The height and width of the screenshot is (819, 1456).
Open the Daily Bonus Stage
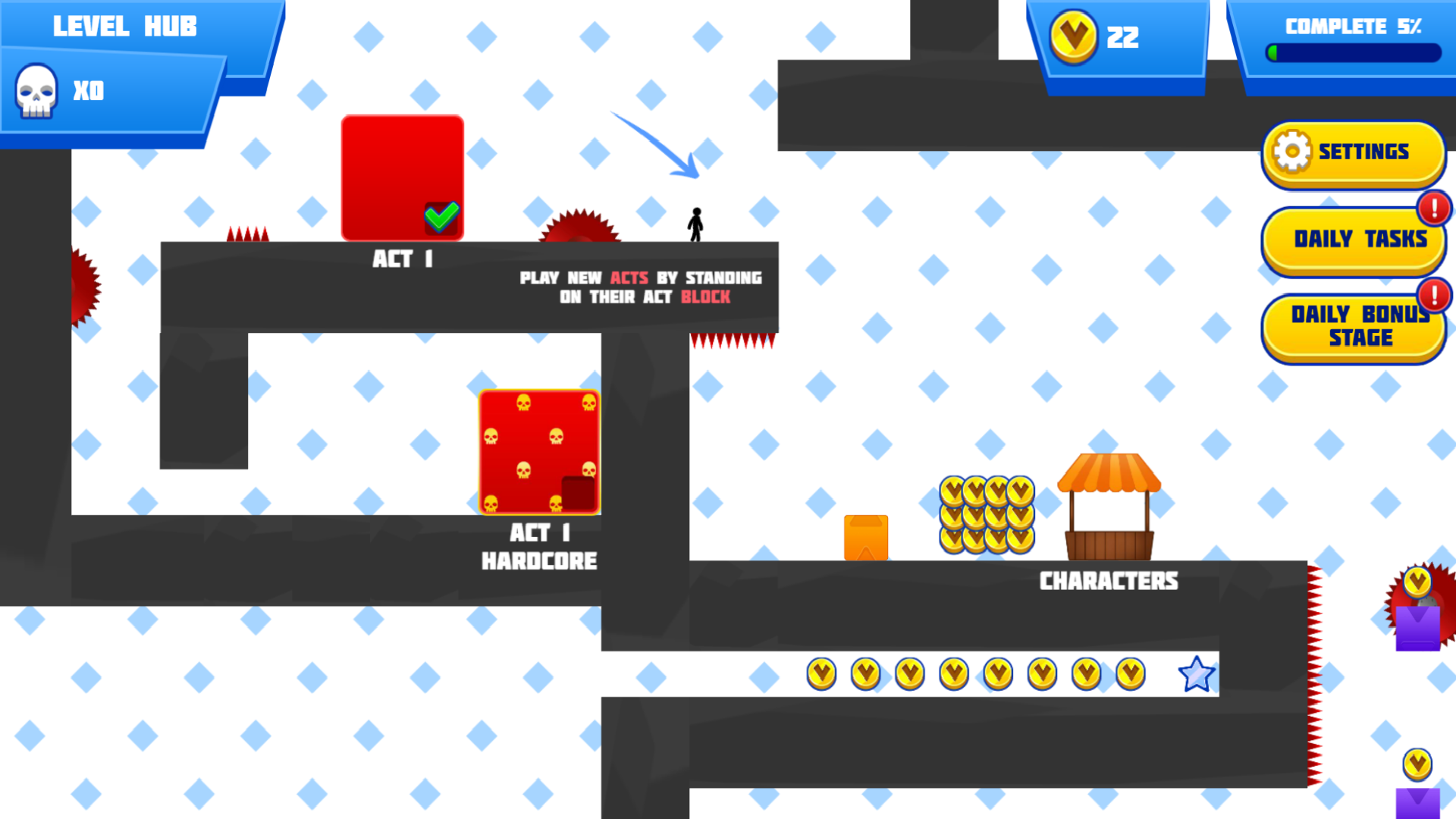[1356, 328]
